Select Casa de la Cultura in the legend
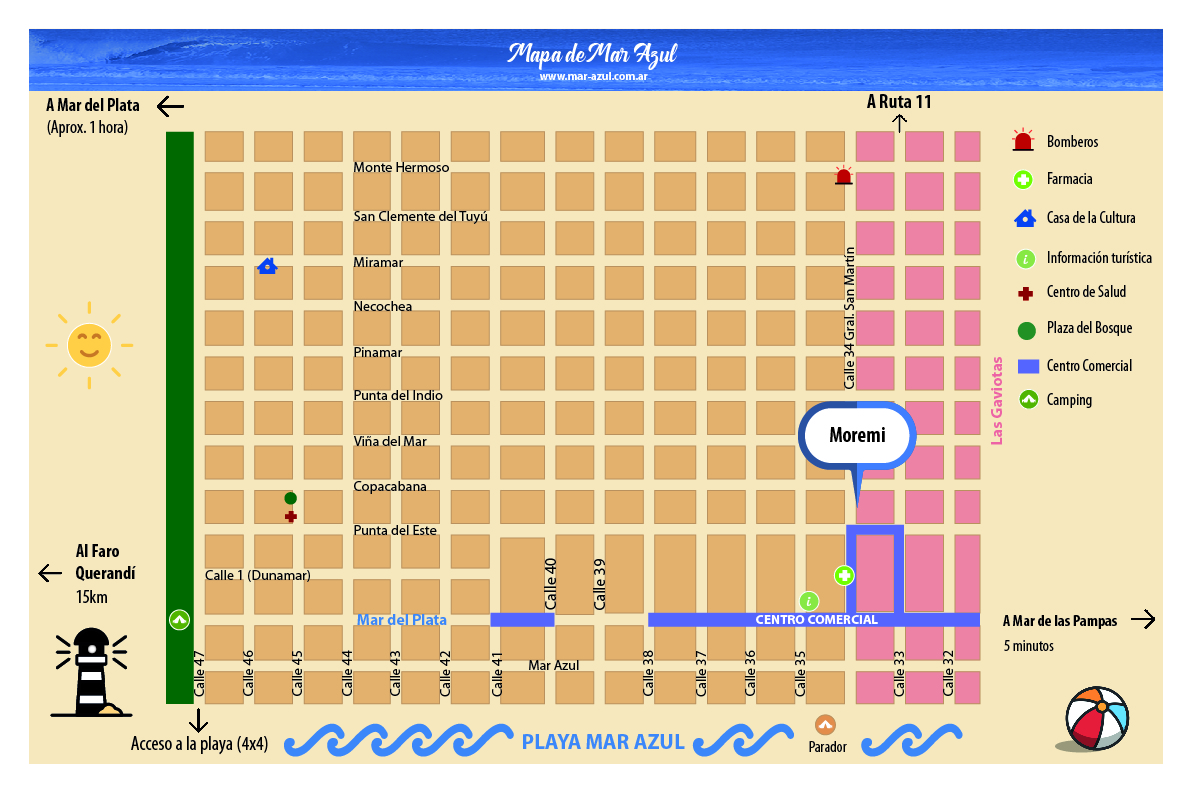 pos(1090,218)
